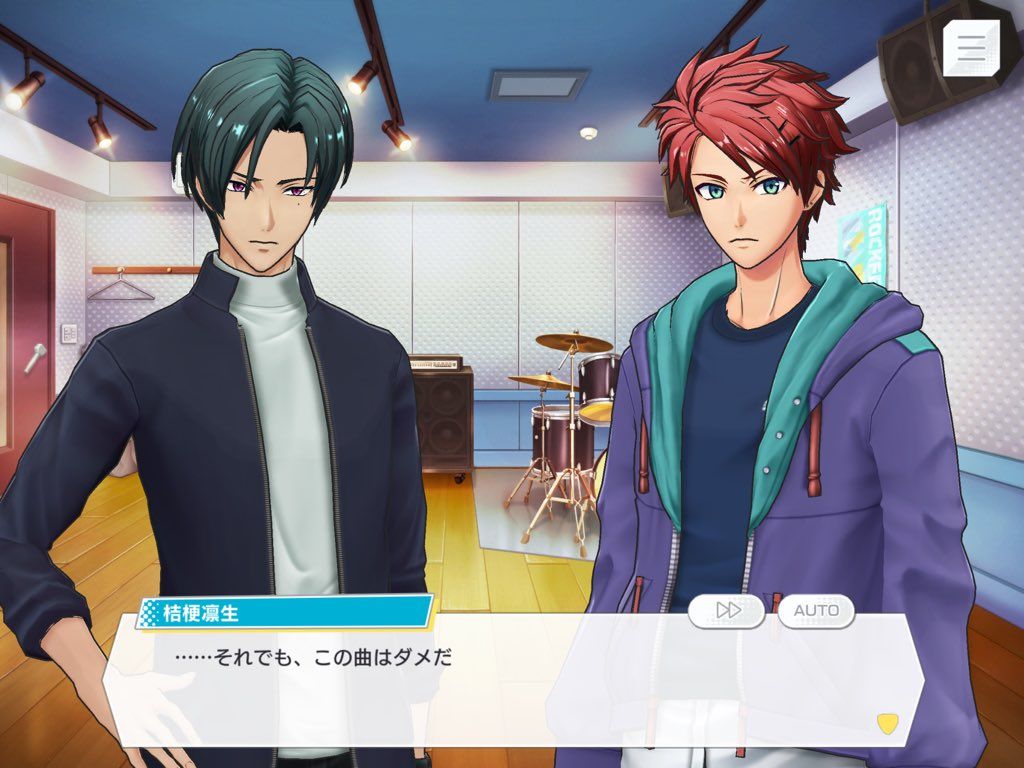Advance dialogue with the yellow arrow indicator
The height and width of the screenshot is (768, 1024).
coord(886,721)
